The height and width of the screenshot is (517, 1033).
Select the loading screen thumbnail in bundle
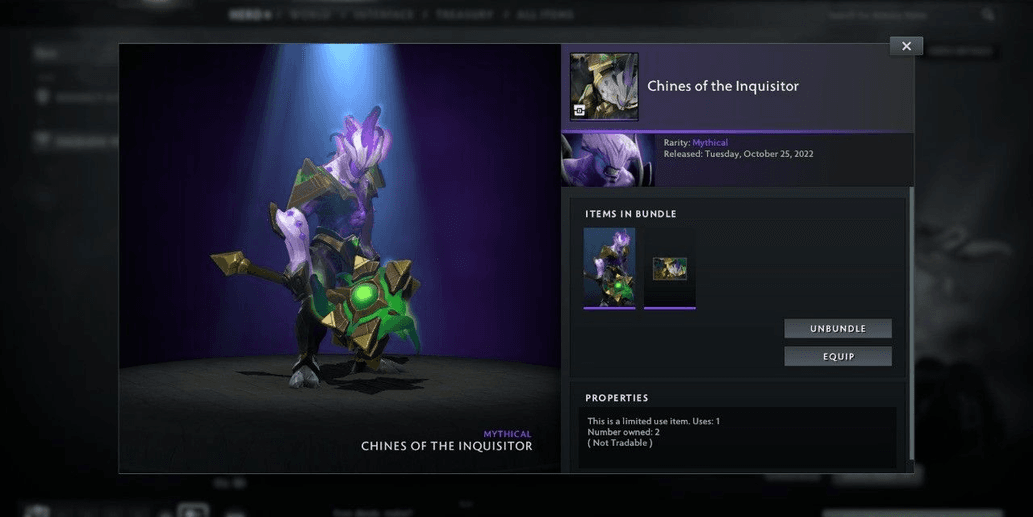coord(670,268)
